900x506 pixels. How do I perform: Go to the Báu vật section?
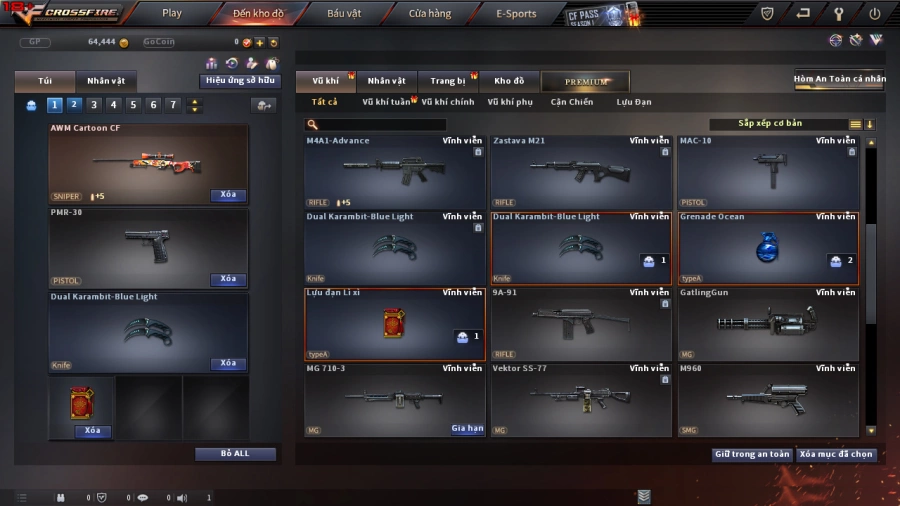pyautogui.click(x=344, y=14)
